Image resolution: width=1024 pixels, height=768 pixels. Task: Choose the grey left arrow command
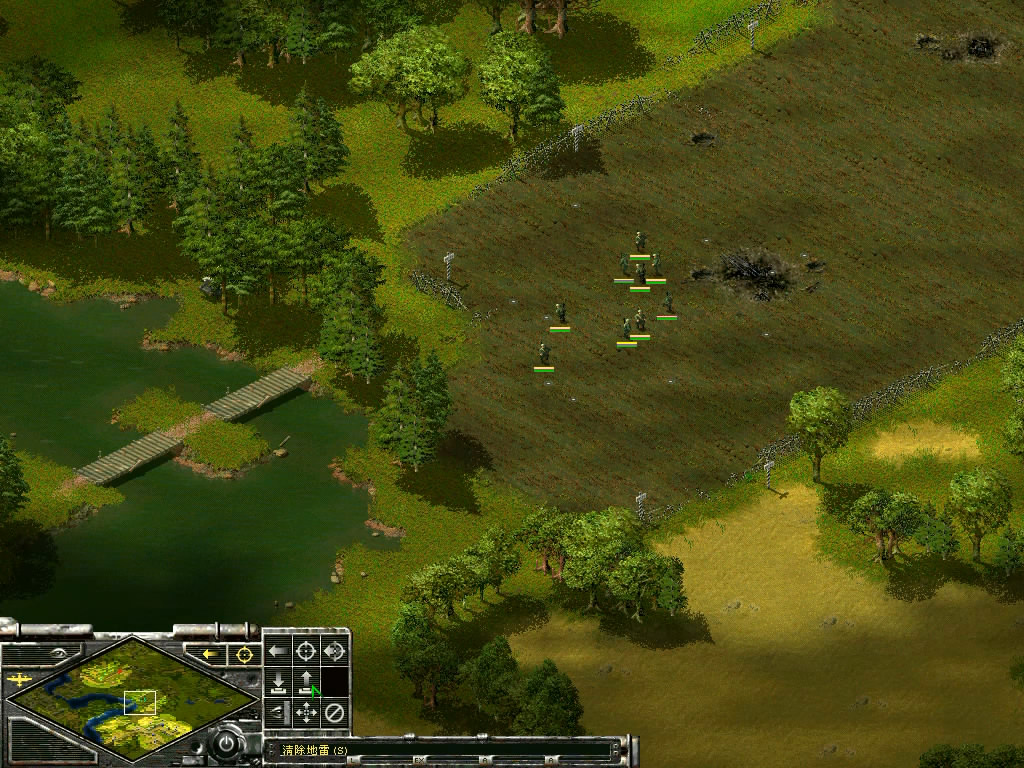(x=278, y=652)
